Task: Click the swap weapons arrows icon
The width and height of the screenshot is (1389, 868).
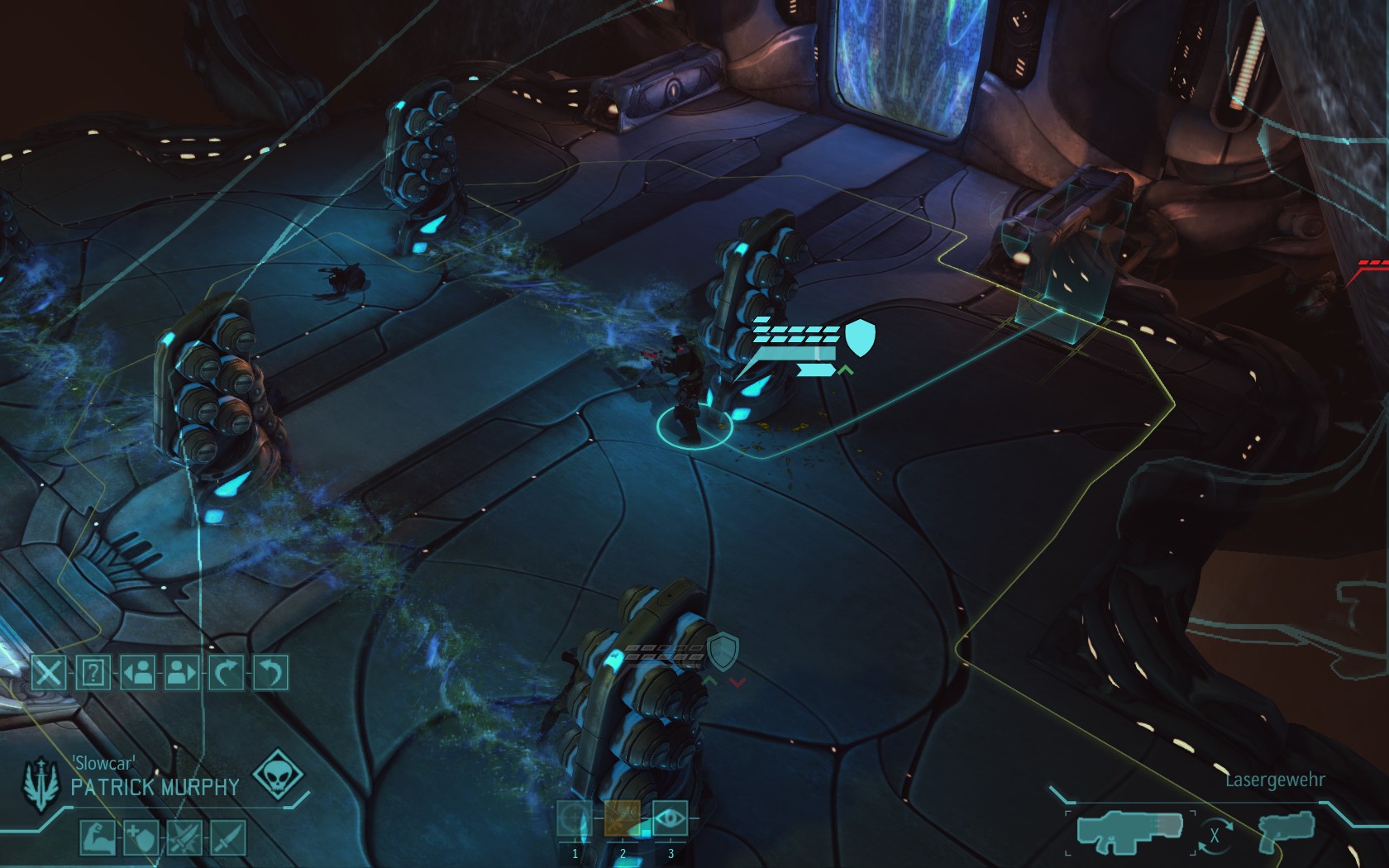Action: pyautogui.click(x=1215, y=835)
